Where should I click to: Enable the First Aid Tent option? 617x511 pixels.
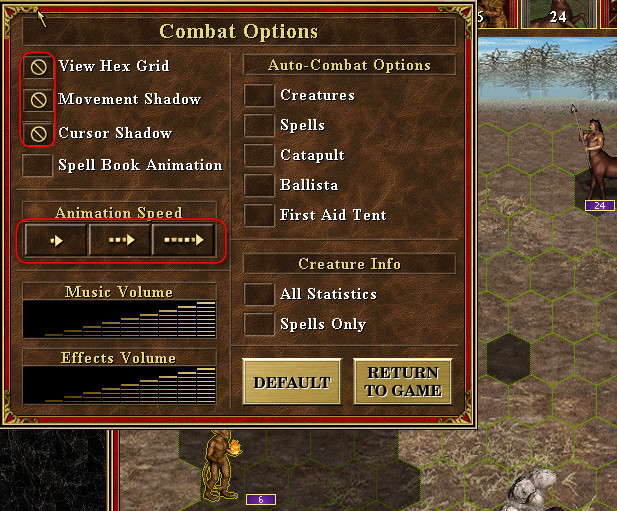pos(260,216)
